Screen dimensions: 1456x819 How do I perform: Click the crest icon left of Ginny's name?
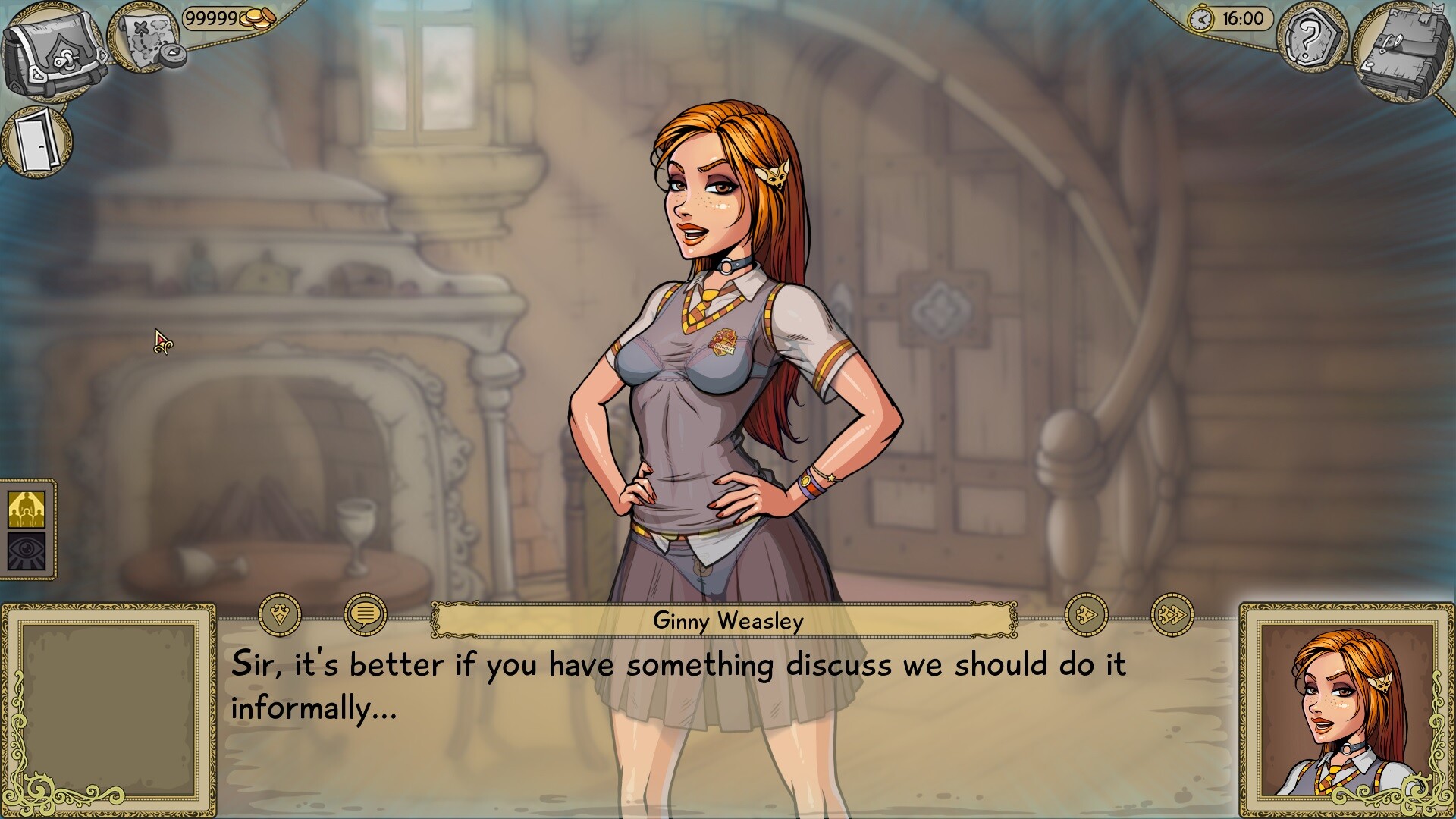click(x=278, y=613)
